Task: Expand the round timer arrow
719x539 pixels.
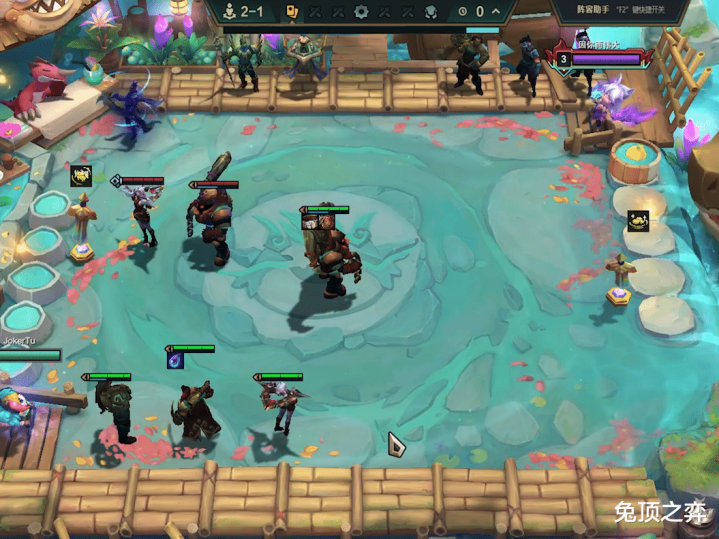Action: (x=495, y=12)
